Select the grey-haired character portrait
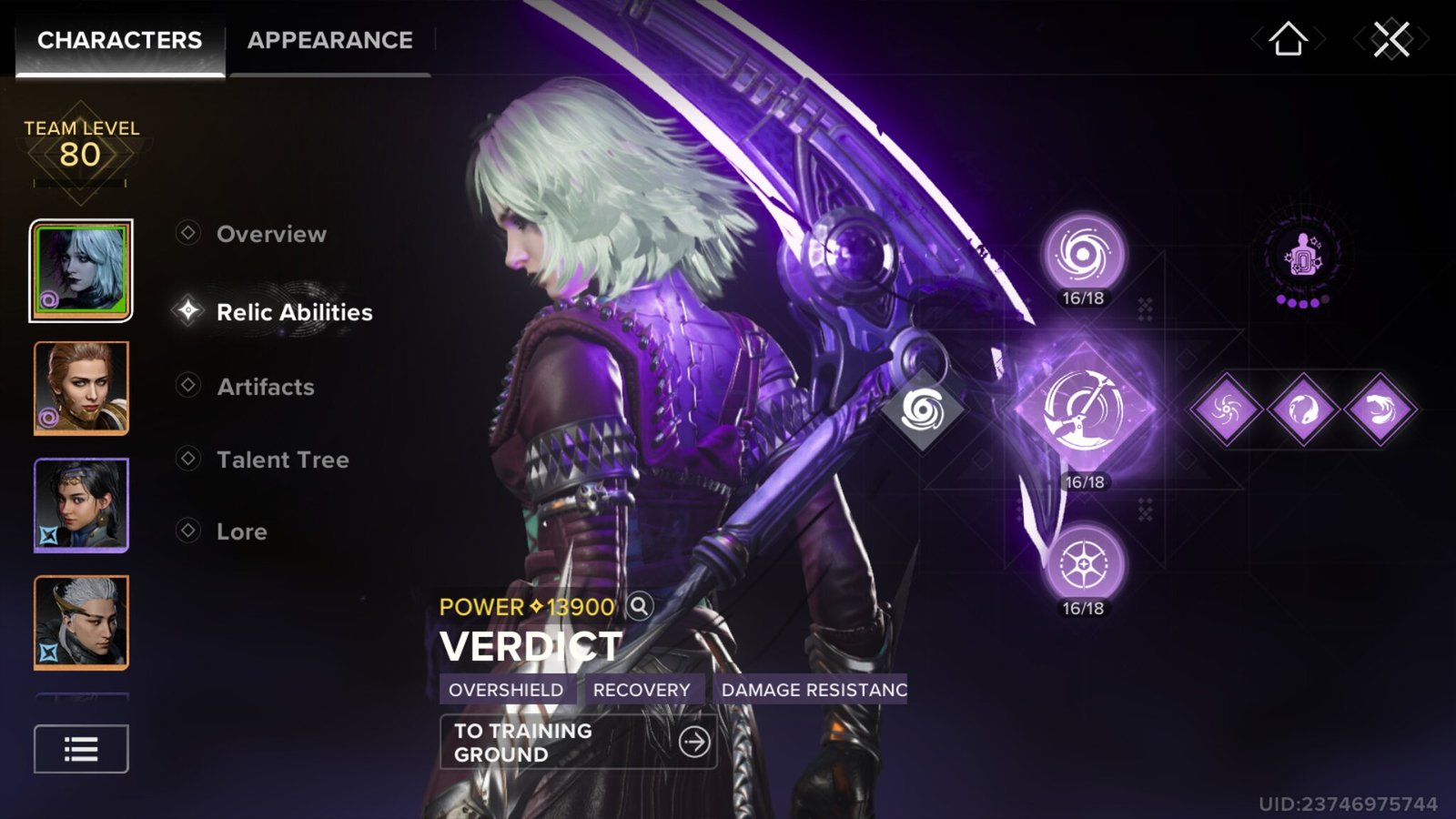 pyautogui.click(x=81, y=622)
